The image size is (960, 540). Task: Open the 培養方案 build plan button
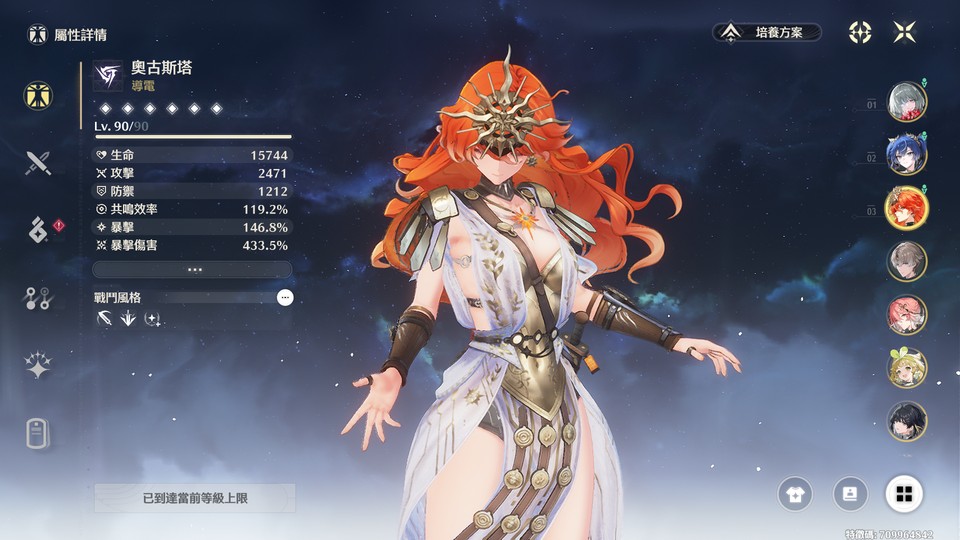767,33
